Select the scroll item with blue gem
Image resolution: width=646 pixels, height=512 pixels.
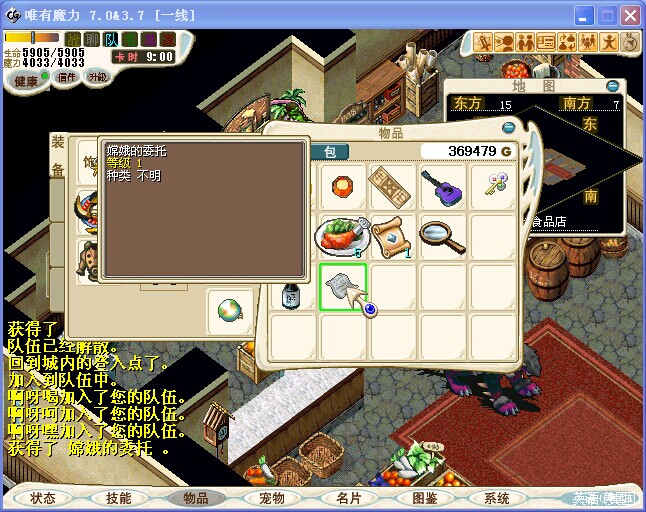pyautogui.click(x=392, y=237)
